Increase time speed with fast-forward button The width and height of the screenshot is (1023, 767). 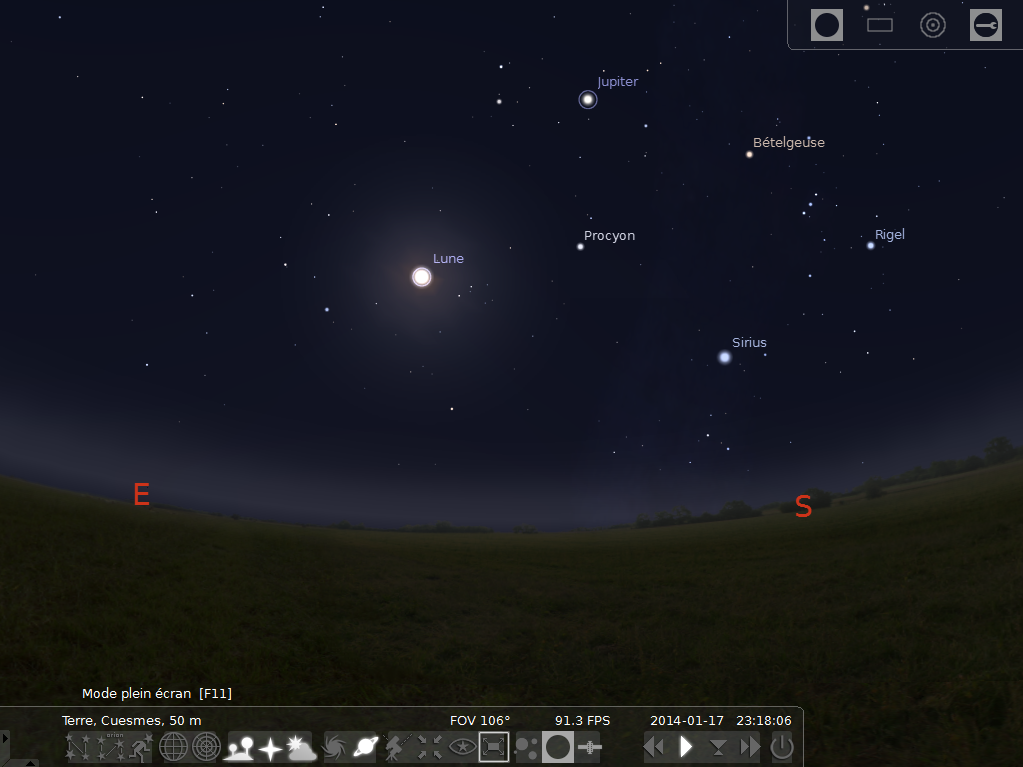click(x=750, y=746)
